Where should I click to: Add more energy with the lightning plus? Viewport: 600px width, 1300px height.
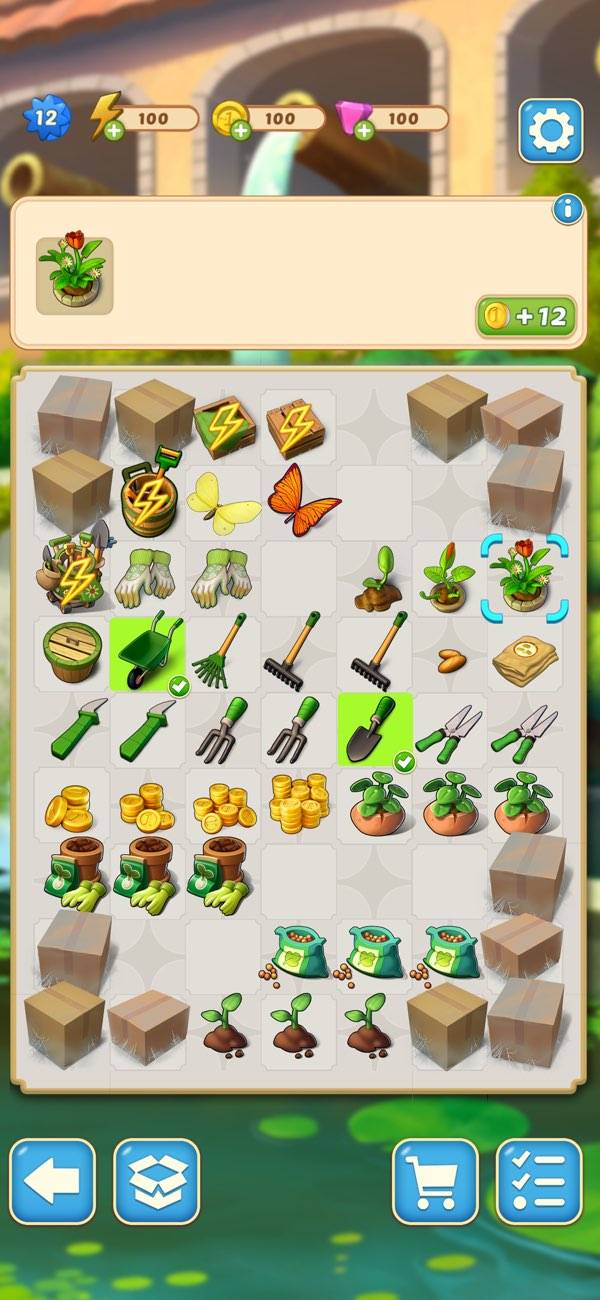click(x=114, y=130)
